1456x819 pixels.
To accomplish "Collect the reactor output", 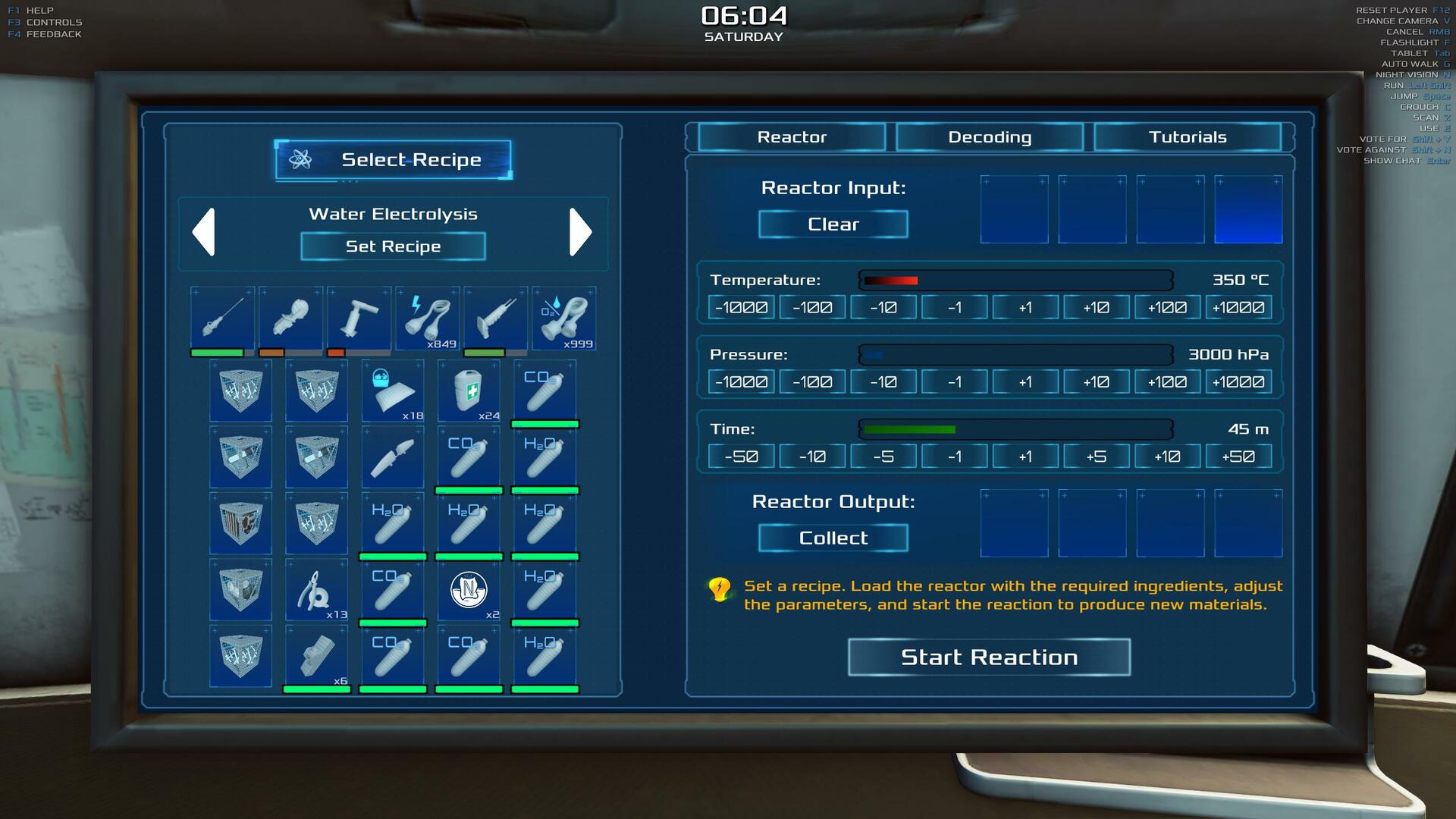I will tap(833, 538).
